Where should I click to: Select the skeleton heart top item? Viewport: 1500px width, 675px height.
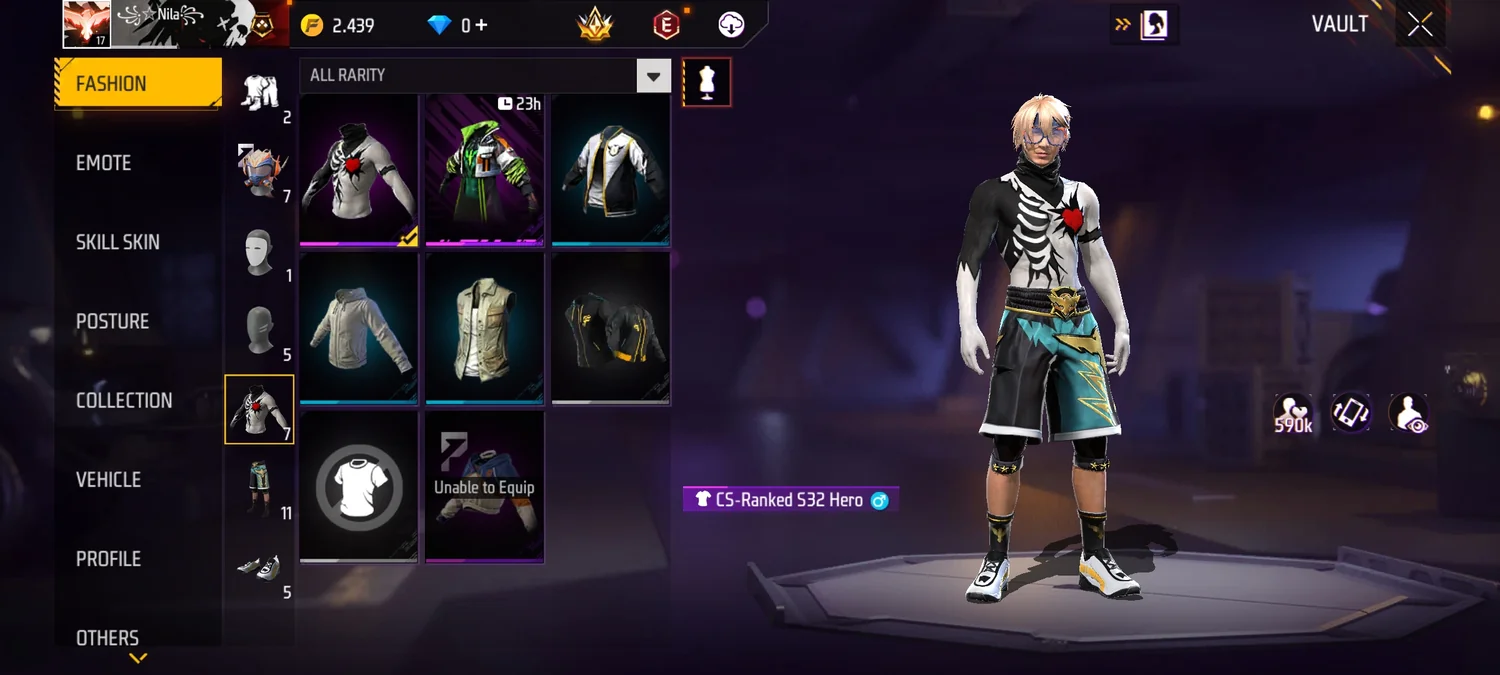359,170
